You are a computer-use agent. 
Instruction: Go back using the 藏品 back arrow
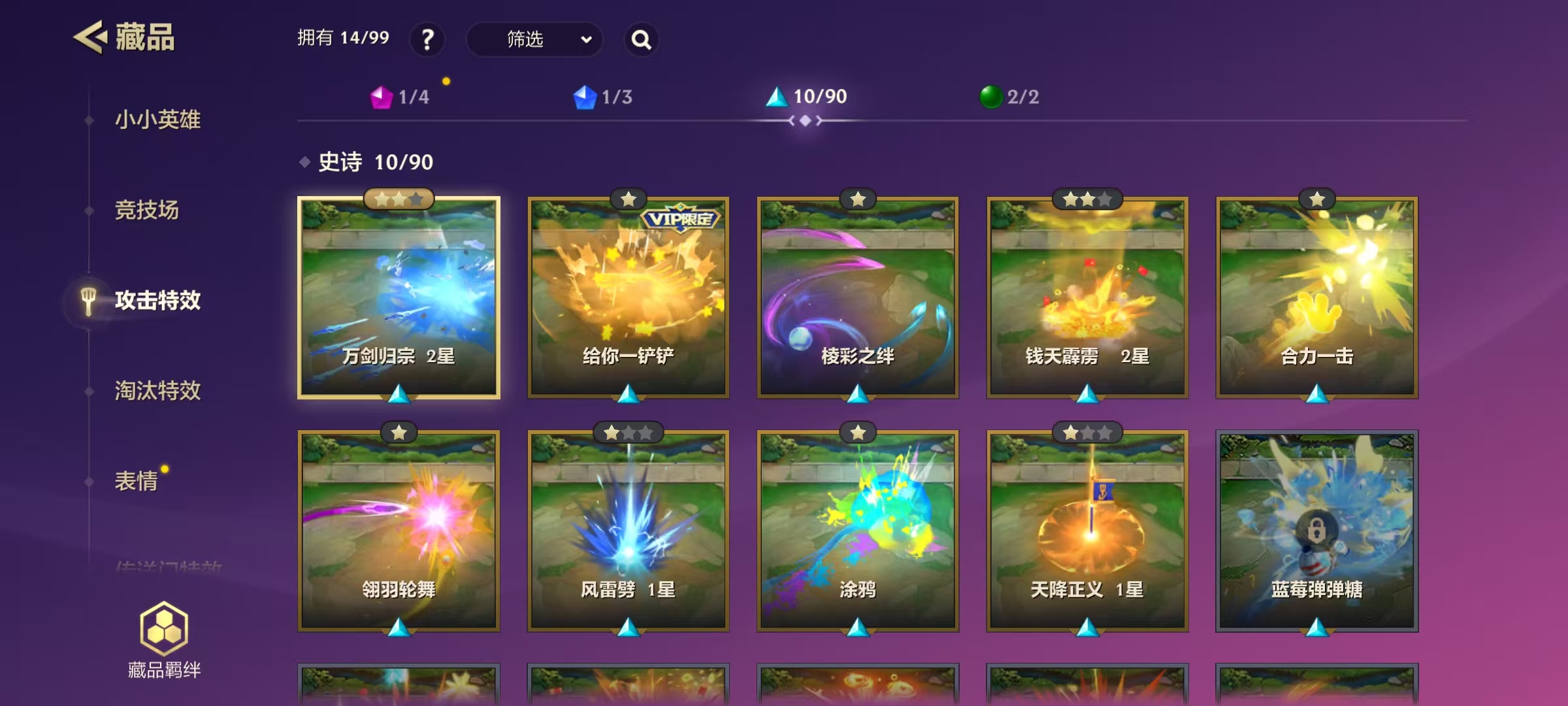pos(90,37)
